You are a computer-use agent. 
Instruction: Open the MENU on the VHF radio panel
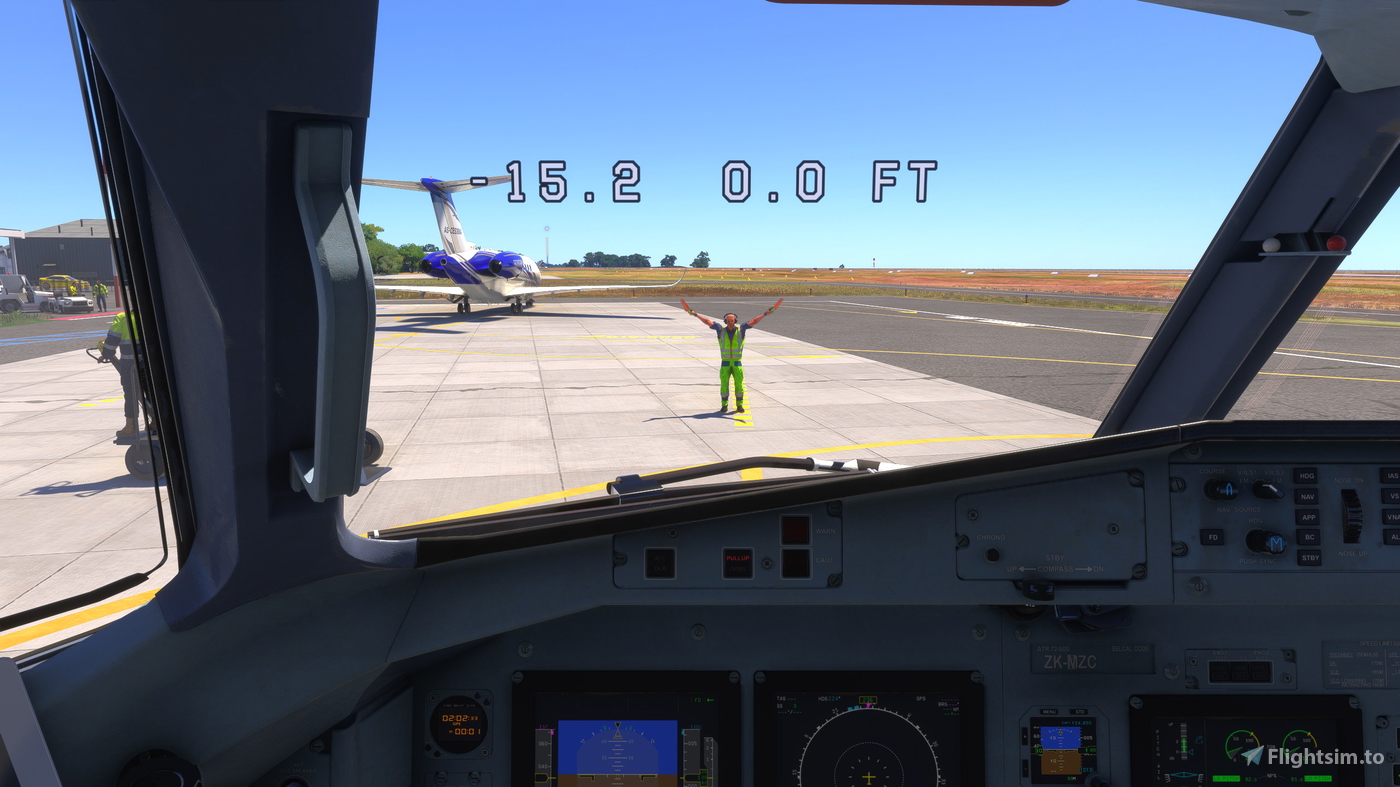[x=1049, y=712]
